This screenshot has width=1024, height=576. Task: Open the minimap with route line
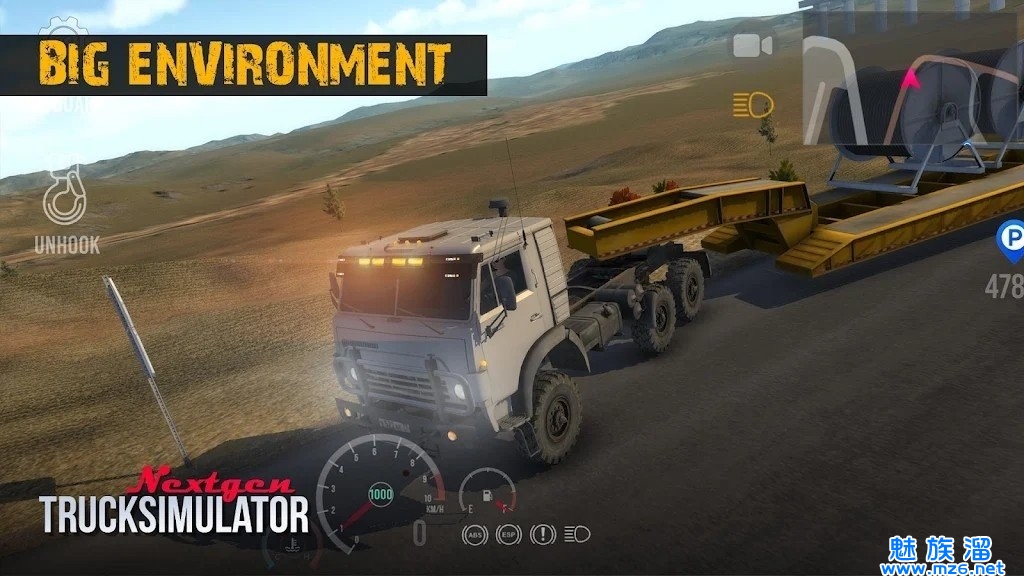tap(912, 84)
